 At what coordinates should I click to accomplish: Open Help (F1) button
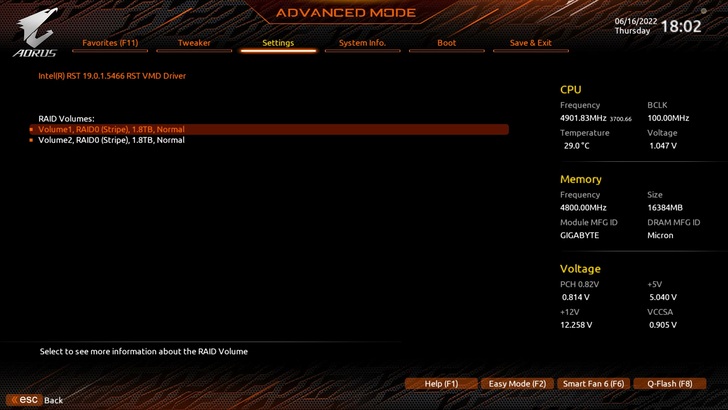coord(441,384)
